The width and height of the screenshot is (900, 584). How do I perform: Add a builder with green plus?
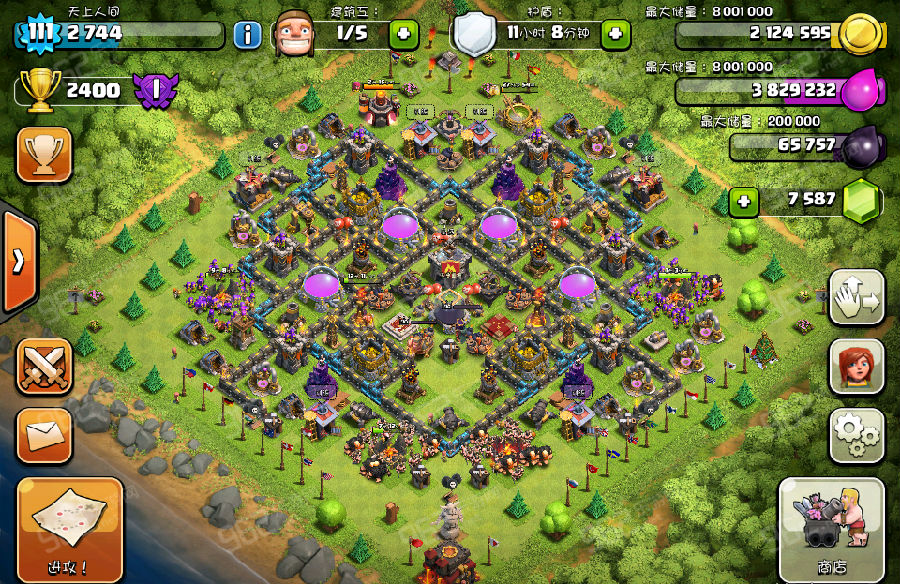(x=404, y=34)
